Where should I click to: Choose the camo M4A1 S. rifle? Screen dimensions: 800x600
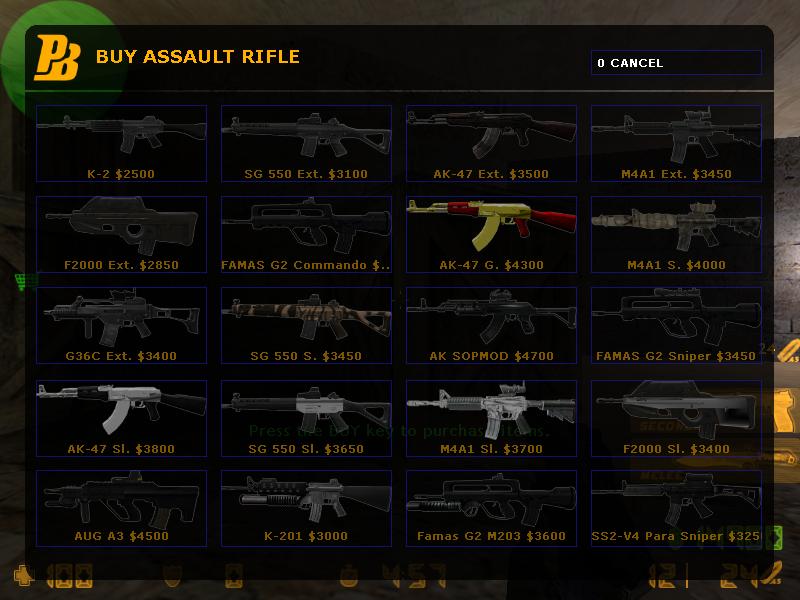point(676,234)
